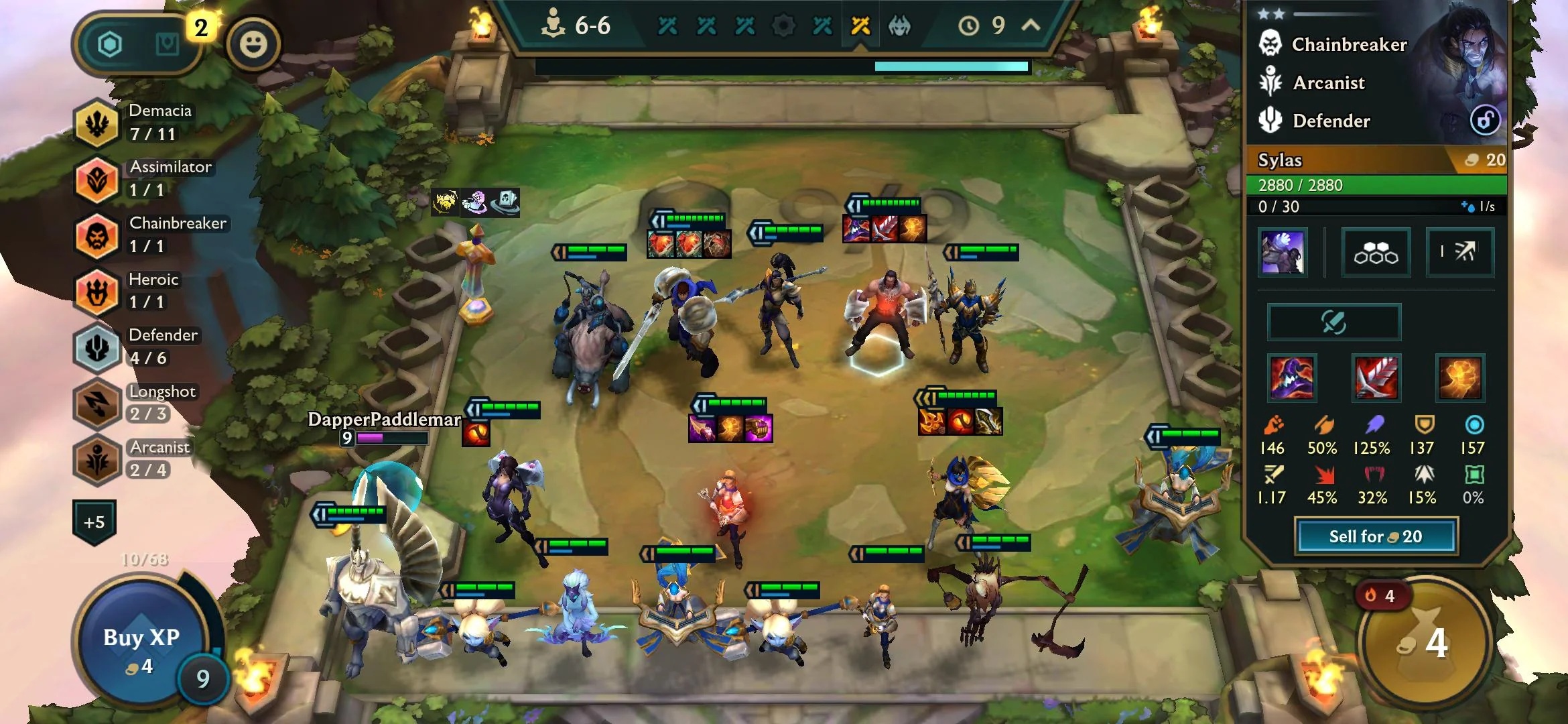Select the Assimilator trait entry
This screenshot has height=724, width=1568.
(97, 179)
